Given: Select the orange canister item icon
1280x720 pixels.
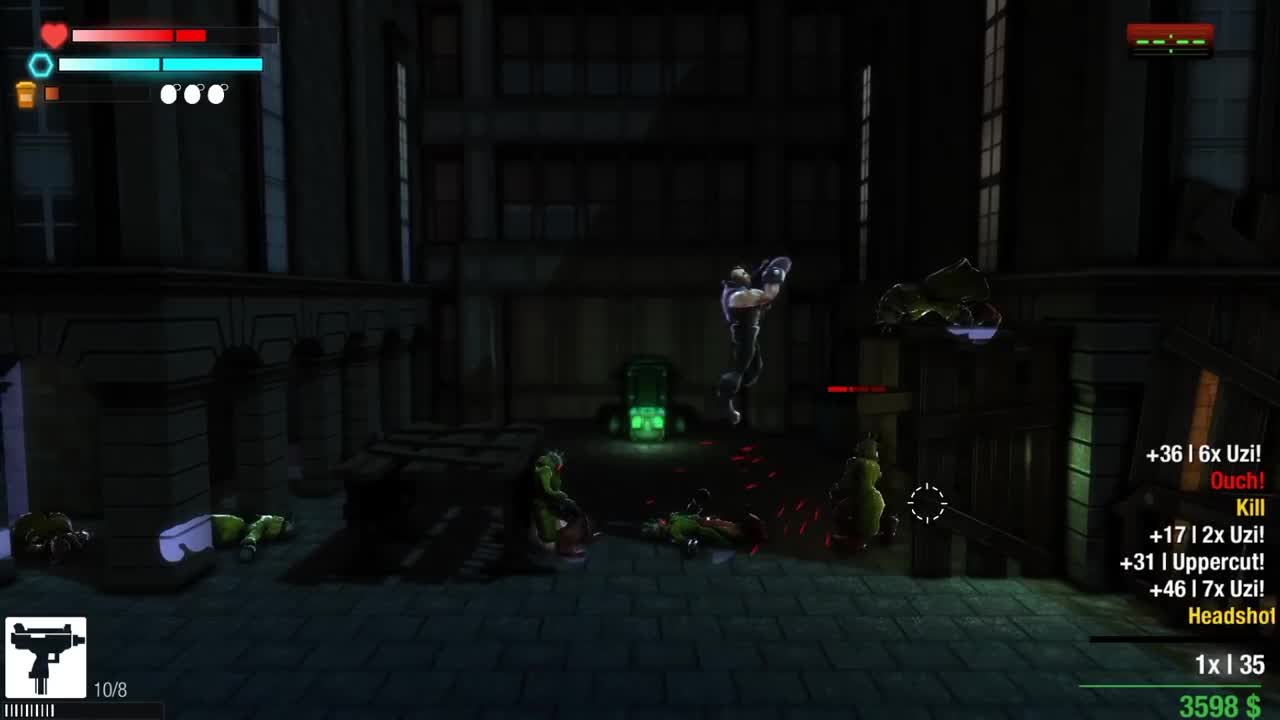Looking at the screenshot, I should coord(27,95).
